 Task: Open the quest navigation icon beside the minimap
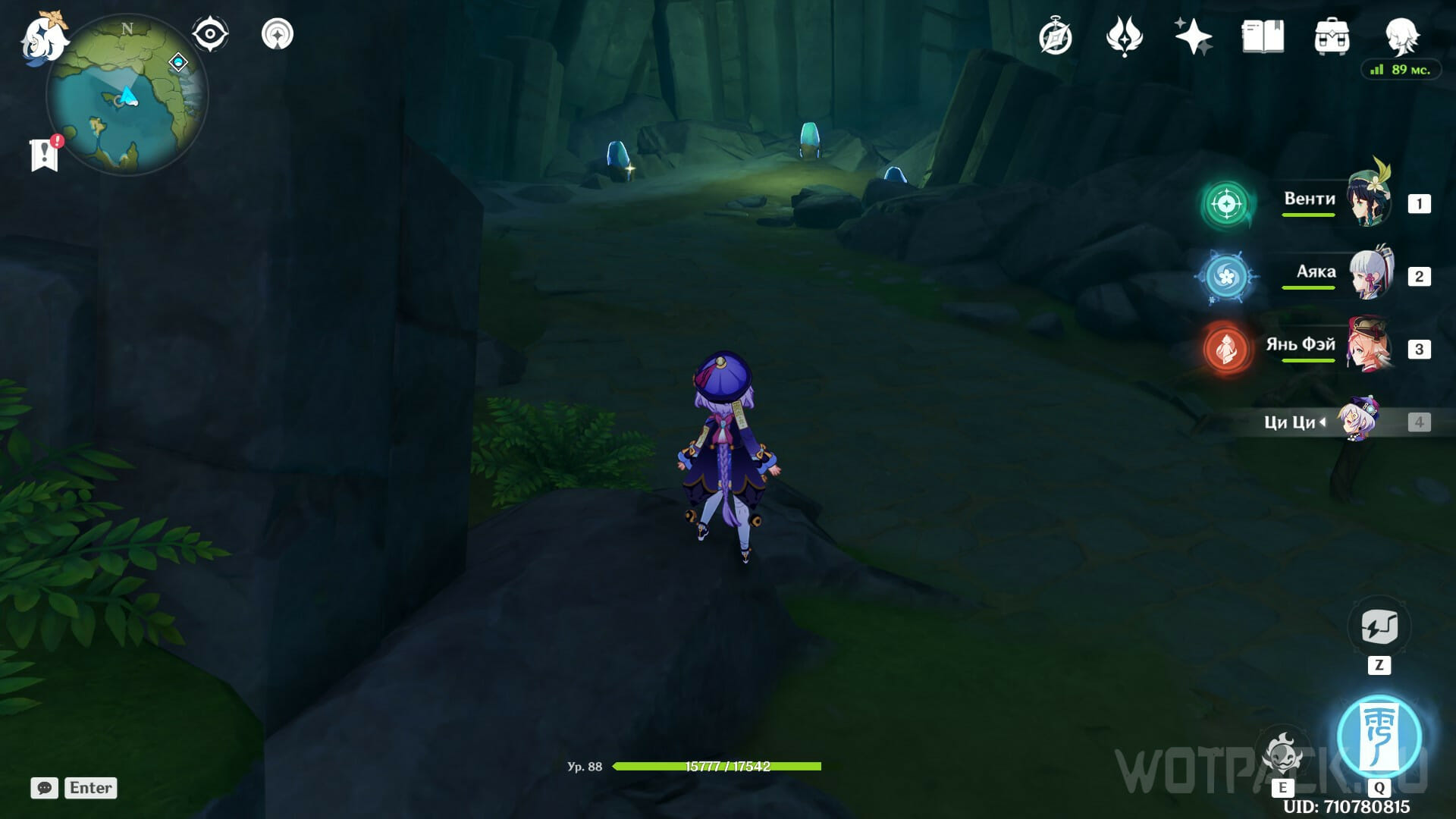pos(278,35)
